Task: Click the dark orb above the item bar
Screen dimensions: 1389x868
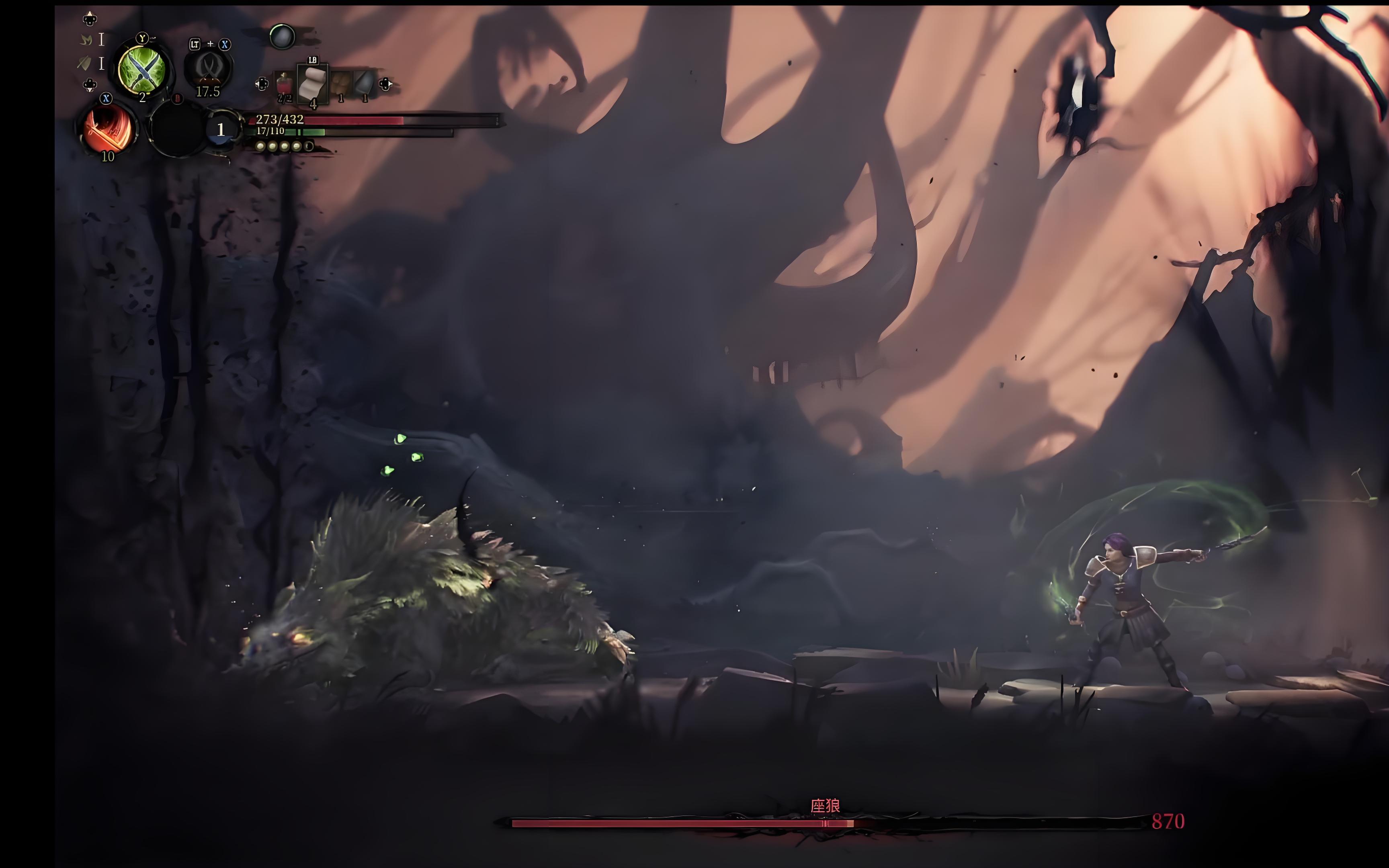Action: (x=282, y=37)
